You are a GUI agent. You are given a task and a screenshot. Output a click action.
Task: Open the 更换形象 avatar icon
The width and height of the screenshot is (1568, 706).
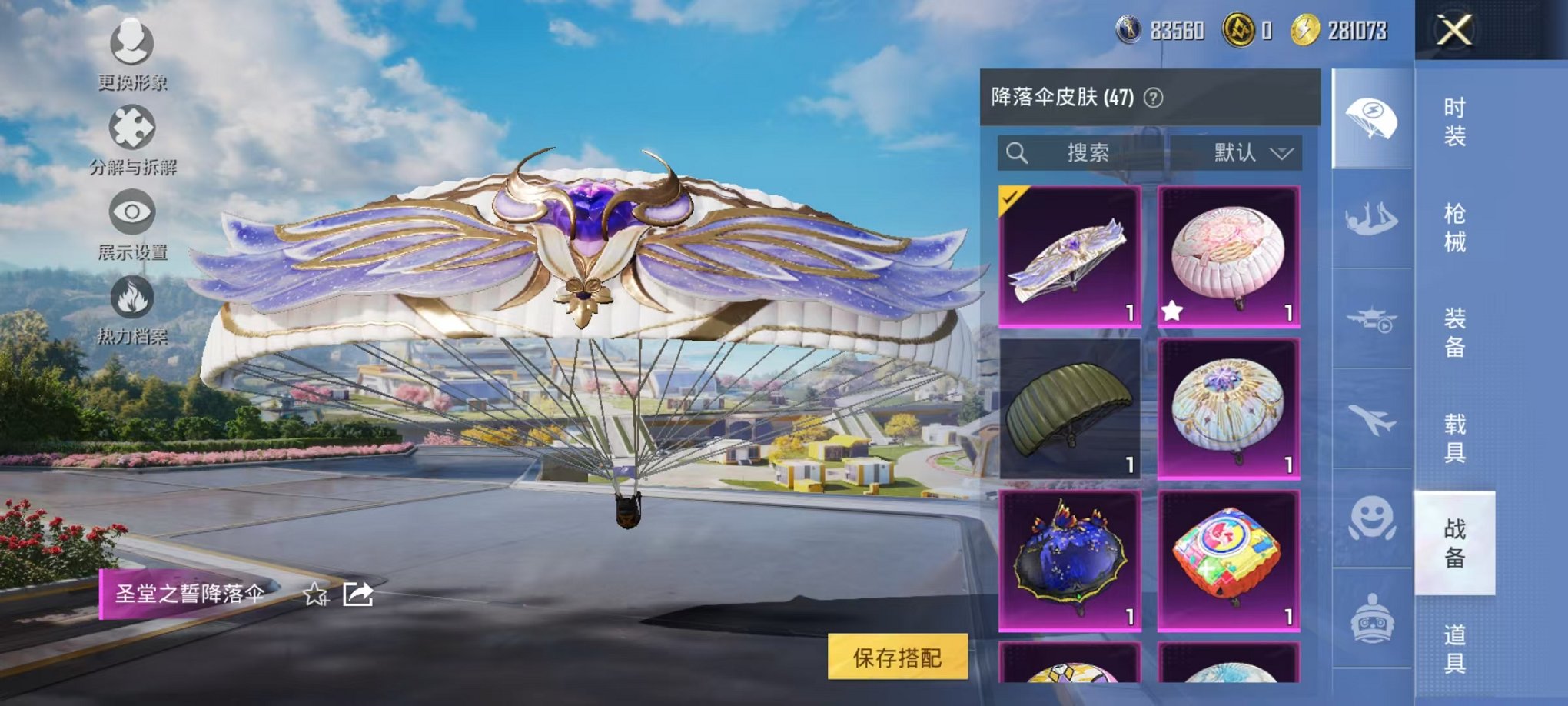point(132,46)
